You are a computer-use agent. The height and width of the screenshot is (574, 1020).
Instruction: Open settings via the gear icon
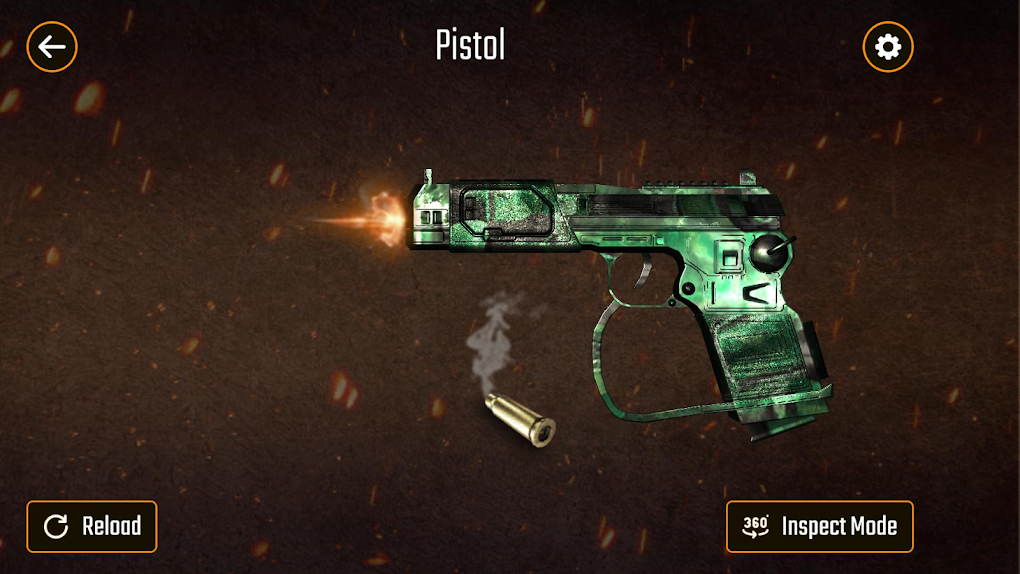pos(887,46)
